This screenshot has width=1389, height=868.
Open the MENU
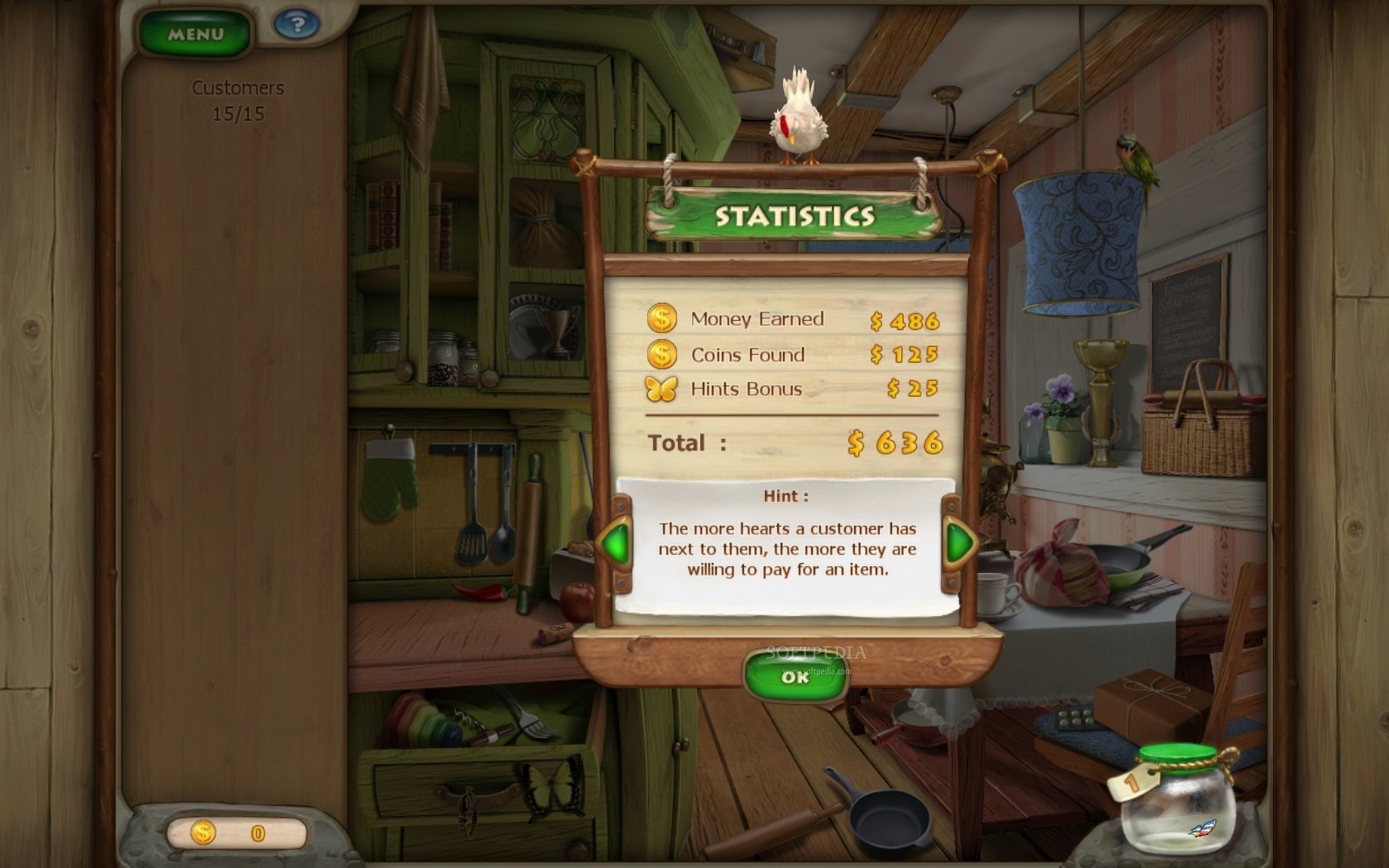(195, 34)
